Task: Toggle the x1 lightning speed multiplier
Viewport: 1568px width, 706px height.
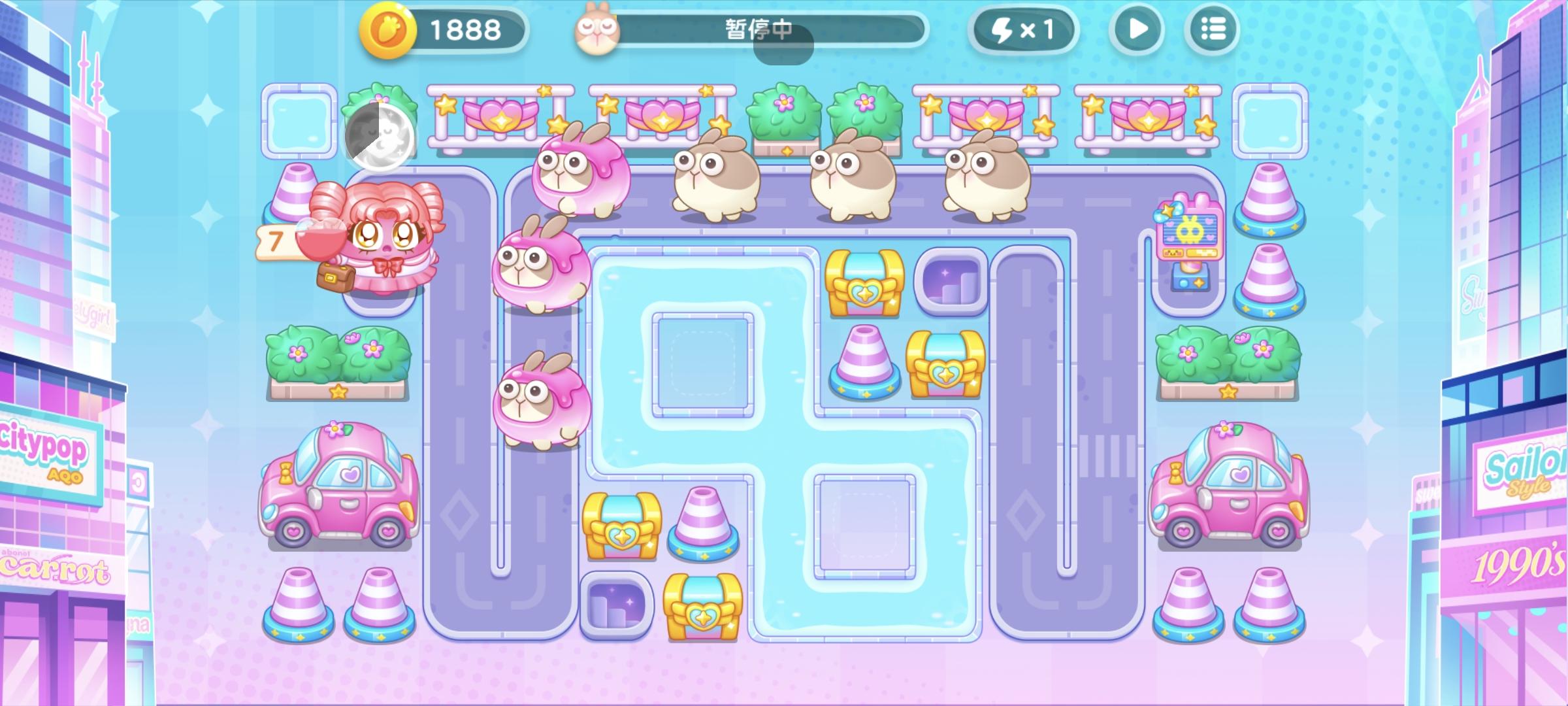Action: pyautogui.click(x=1022, y=29)
